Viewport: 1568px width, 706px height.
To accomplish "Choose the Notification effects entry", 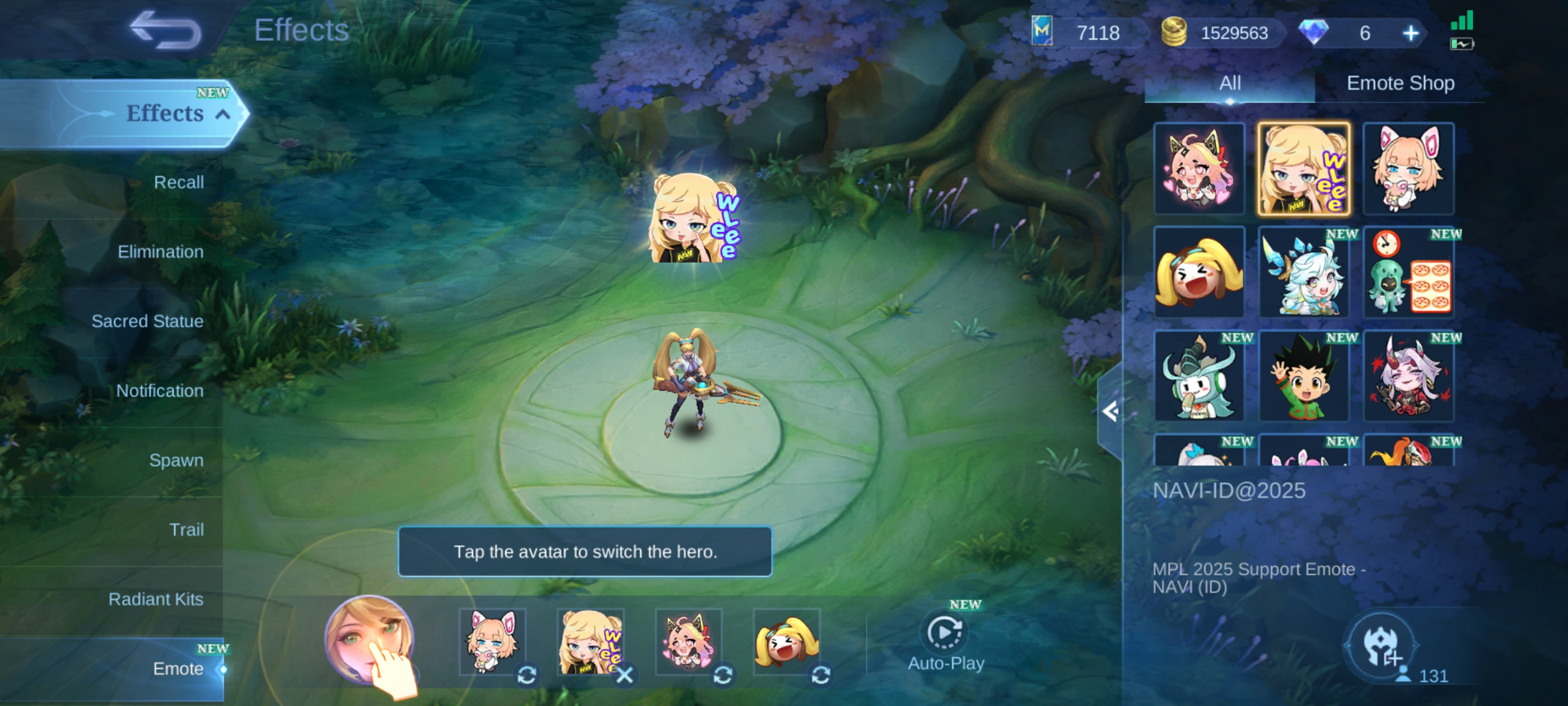I will (x=160, y=391).
